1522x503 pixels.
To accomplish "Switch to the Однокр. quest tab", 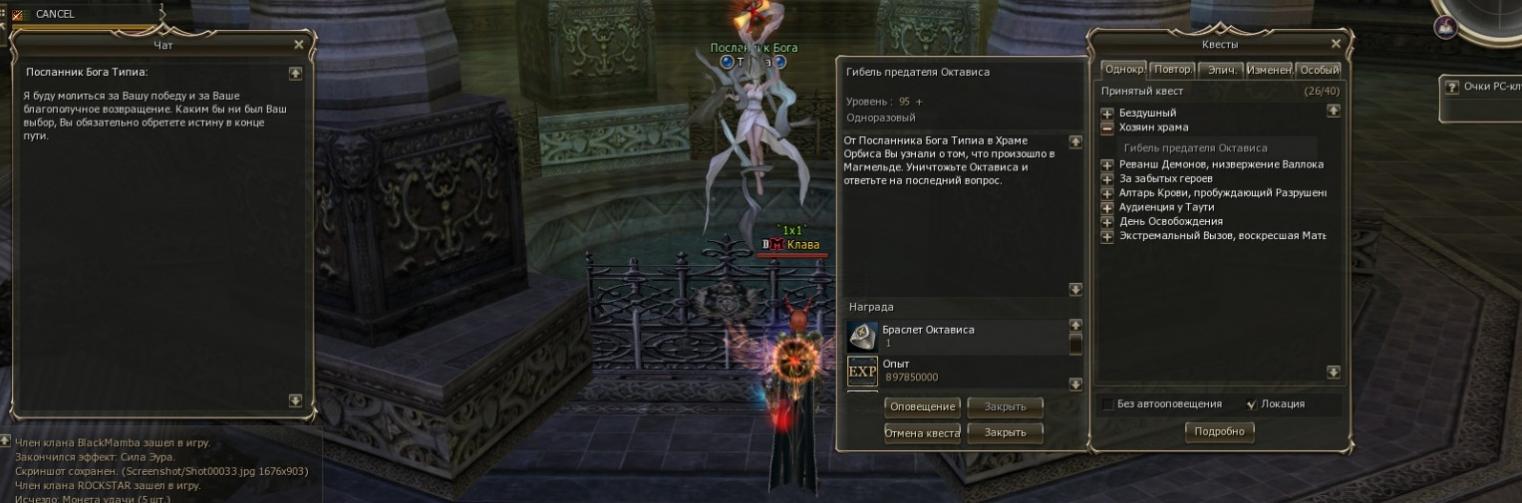I will coord(1123,70).
